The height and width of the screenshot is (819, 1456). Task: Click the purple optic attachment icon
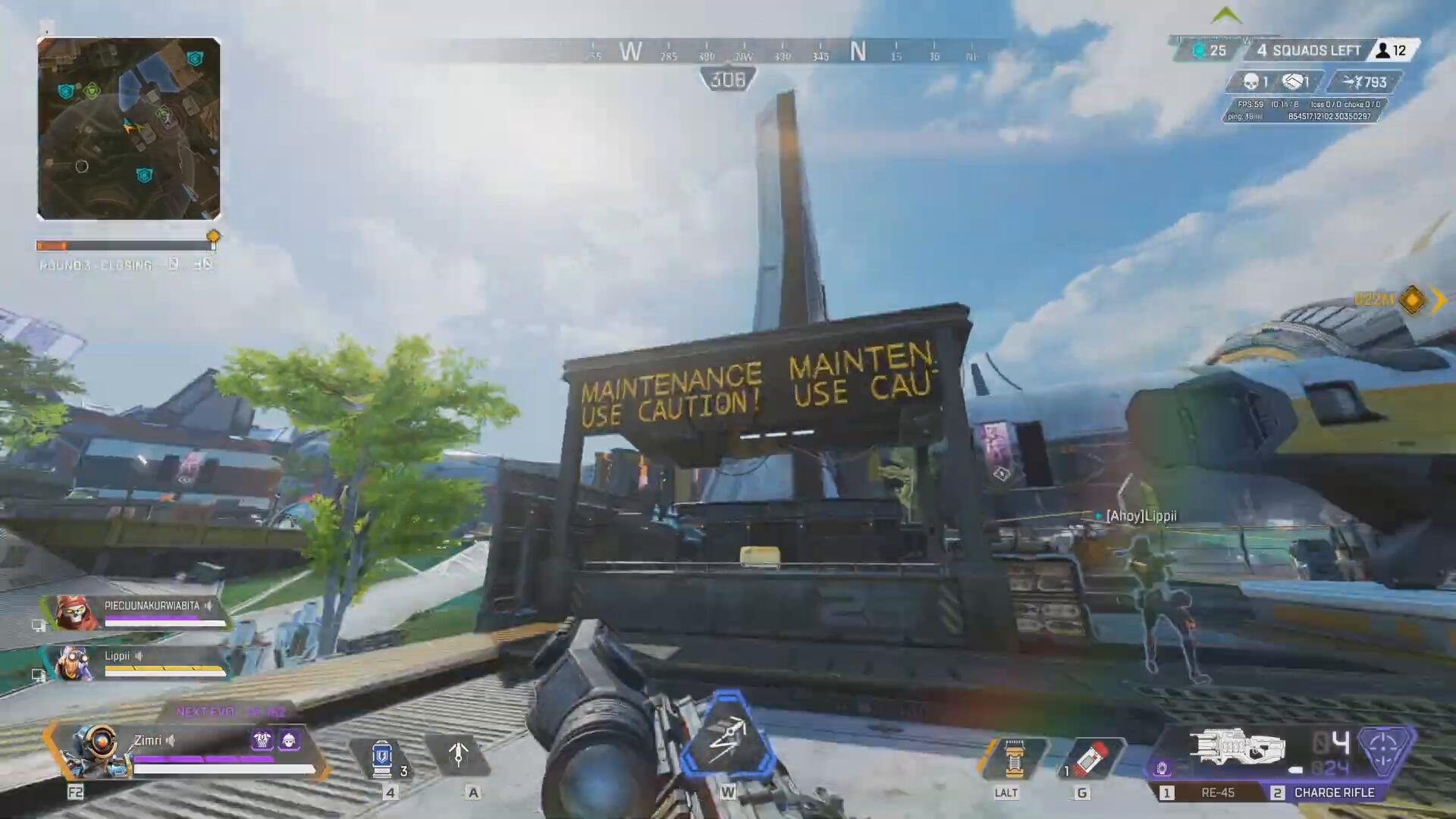point(1163,770)
